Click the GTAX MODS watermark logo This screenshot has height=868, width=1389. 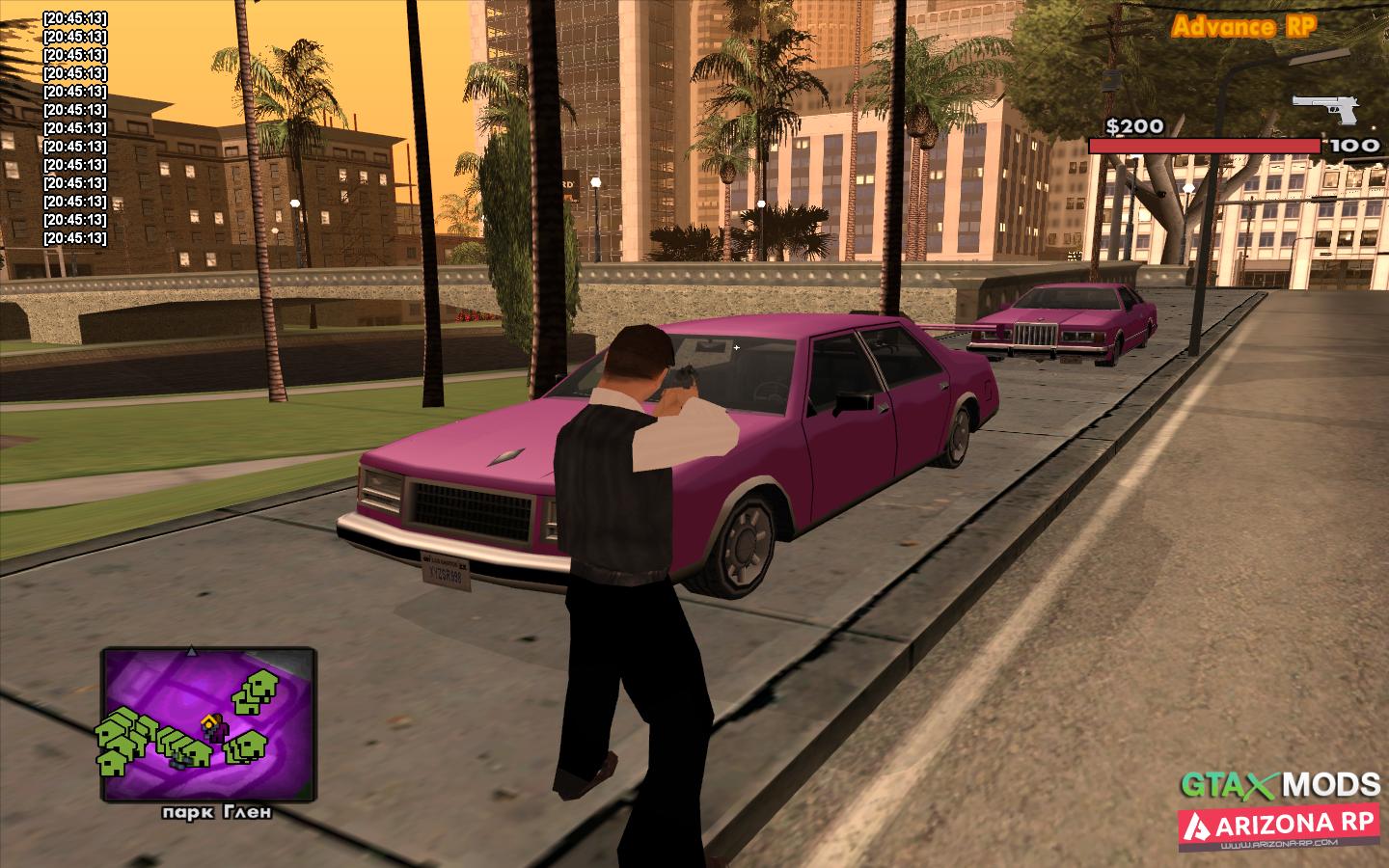(x=1282, y=781)
